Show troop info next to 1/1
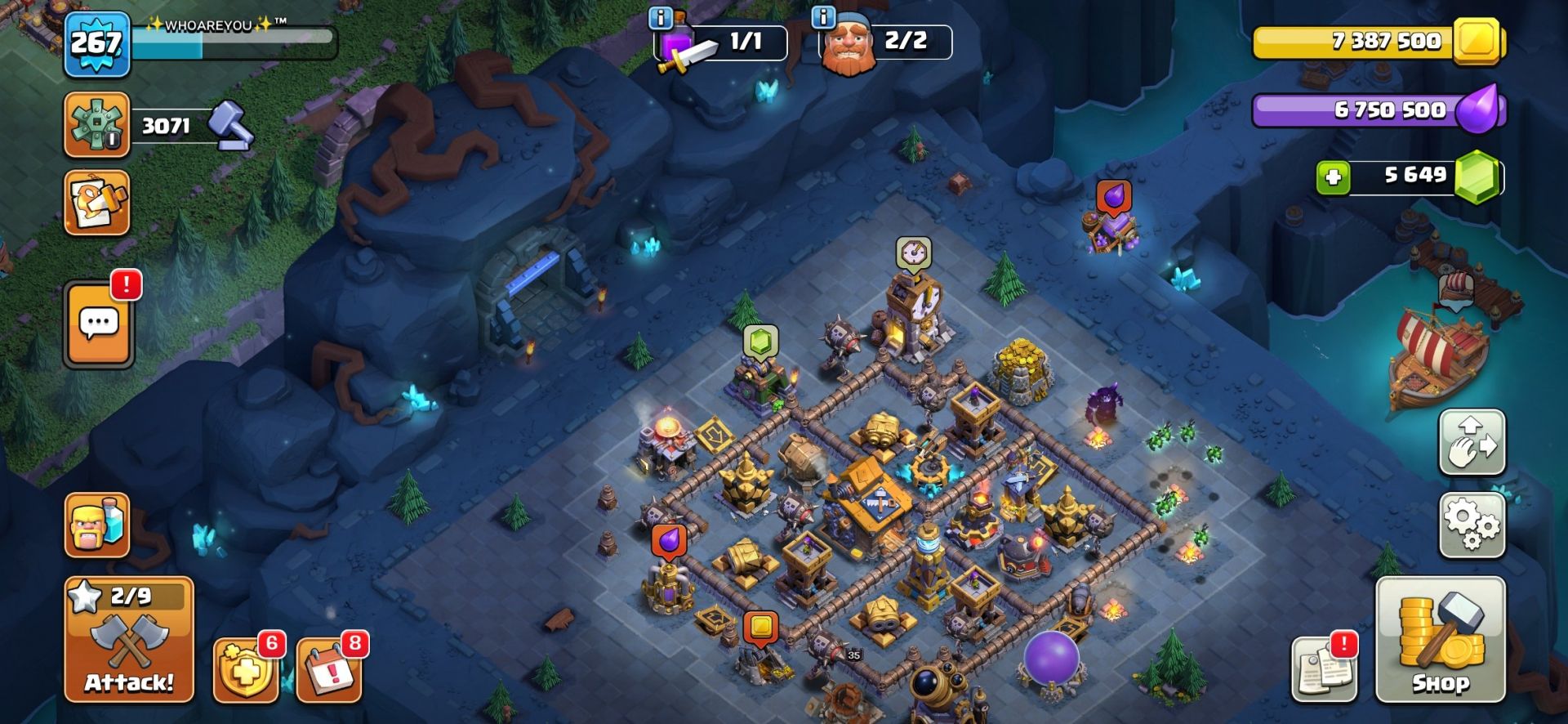This screenshot has width=1568, height=724. [660, 17]
